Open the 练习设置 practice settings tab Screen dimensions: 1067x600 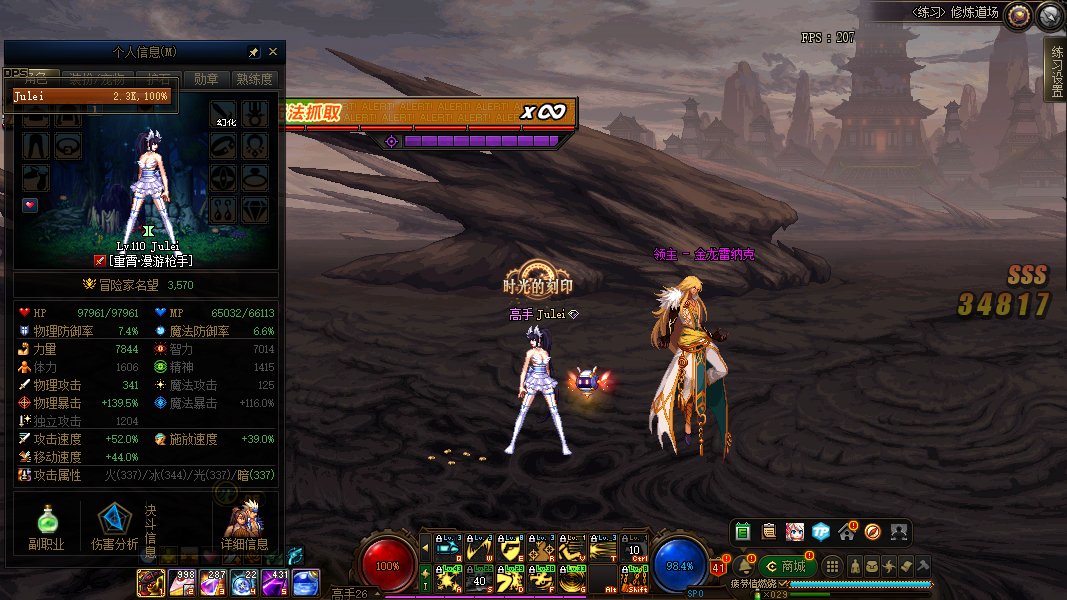point(1055,70)
